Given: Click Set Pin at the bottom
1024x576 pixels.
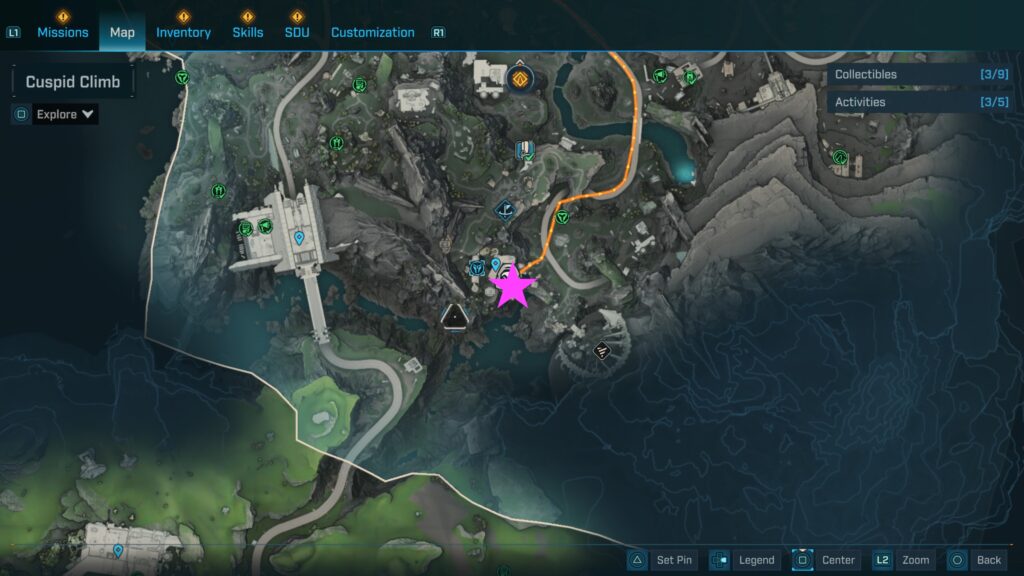Looking at the screenshot, I should [662, 560].
